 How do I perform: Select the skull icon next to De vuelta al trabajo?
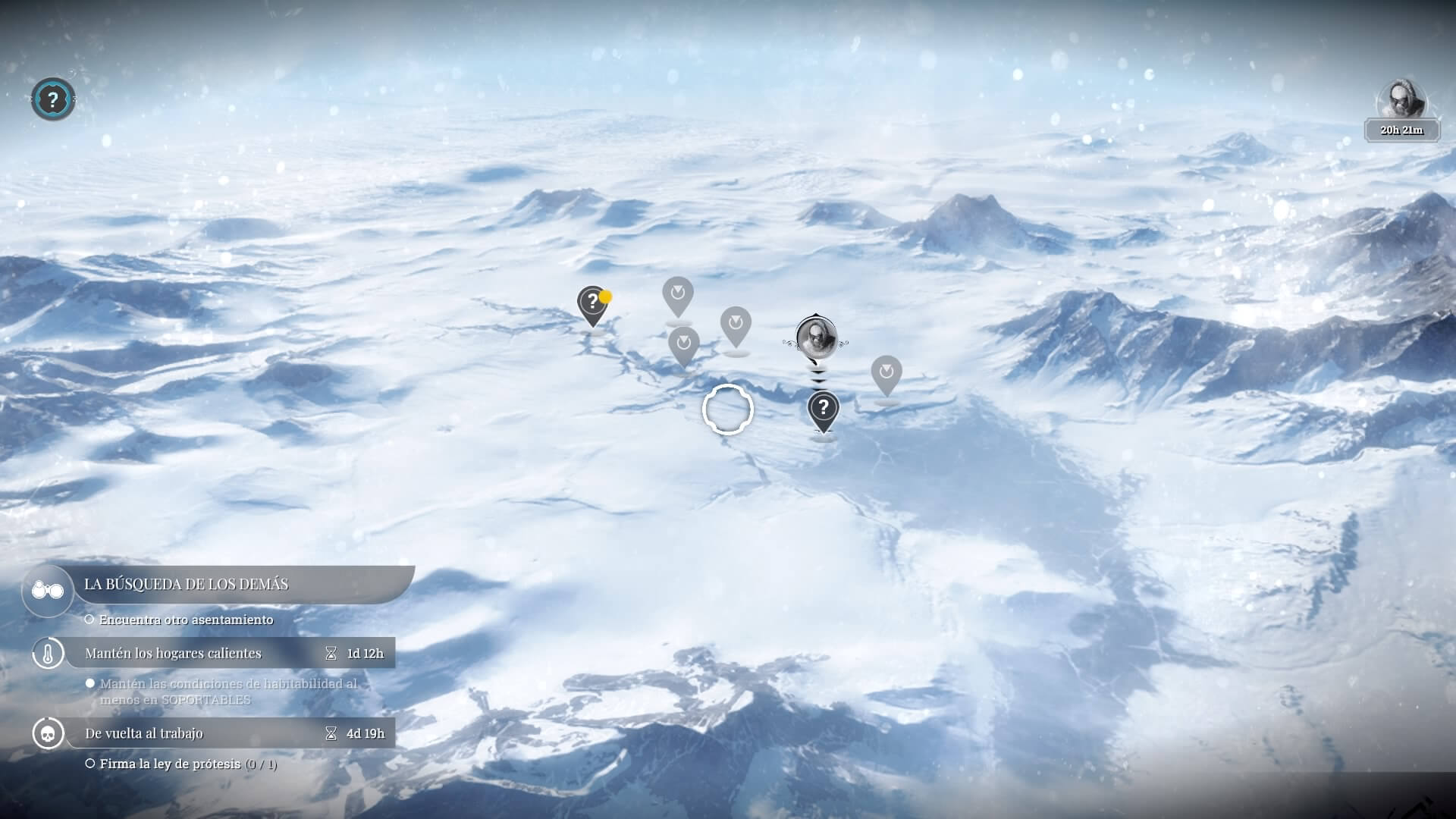pos(47,733)
